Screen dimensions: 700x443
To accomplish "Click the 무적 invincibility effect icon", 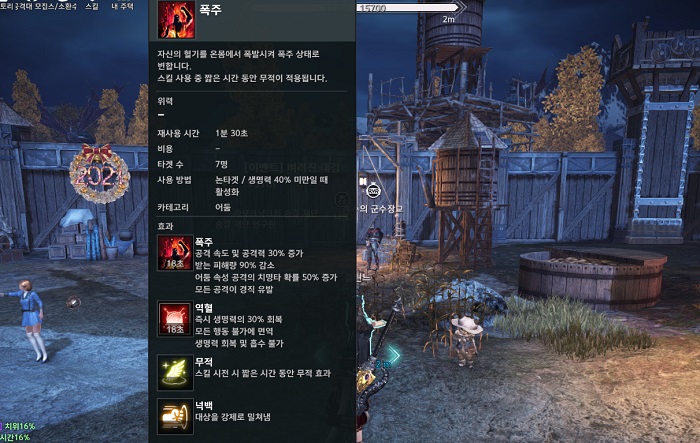I will (175, 370).
